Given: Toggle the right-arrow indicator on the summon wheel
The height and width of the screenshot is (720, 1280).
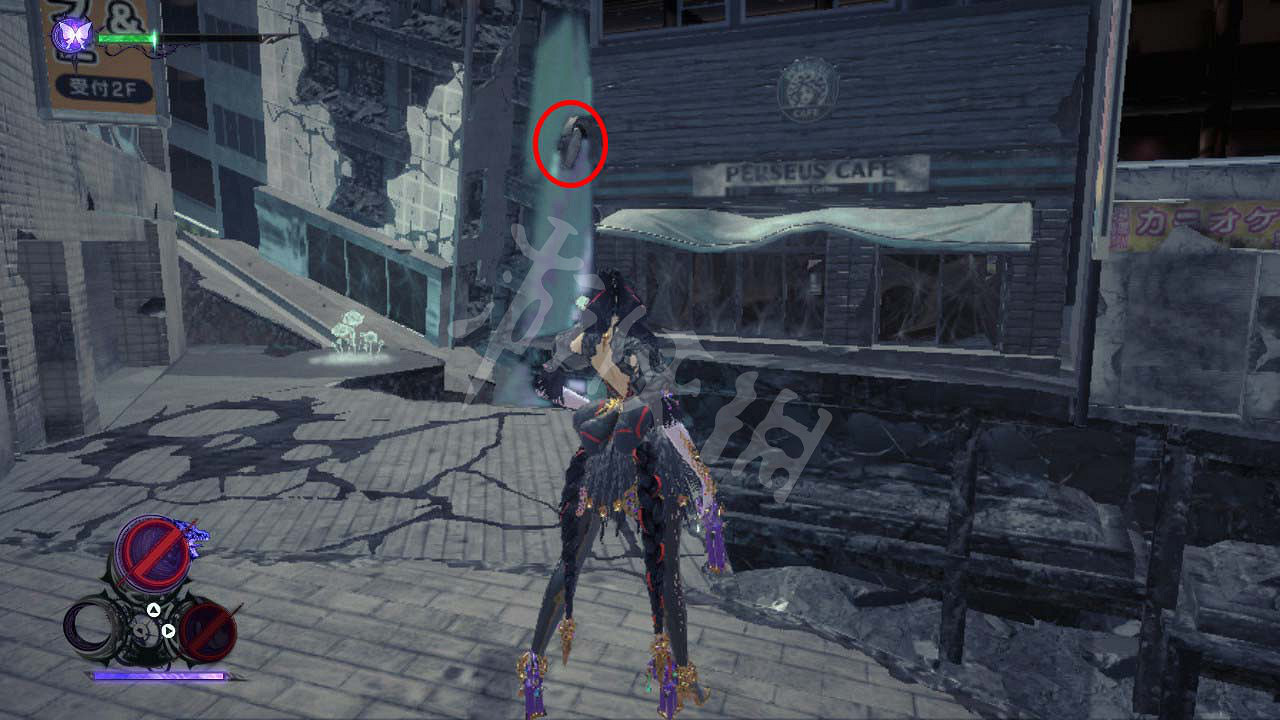Looking at the screenshot, I should 167,631.
